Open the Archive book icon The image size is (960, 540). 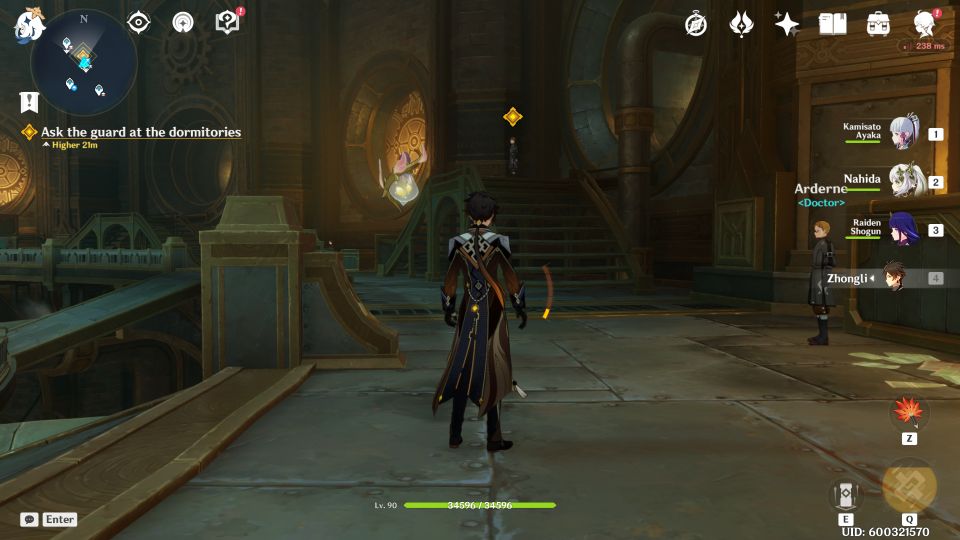(x=832, y=24)
